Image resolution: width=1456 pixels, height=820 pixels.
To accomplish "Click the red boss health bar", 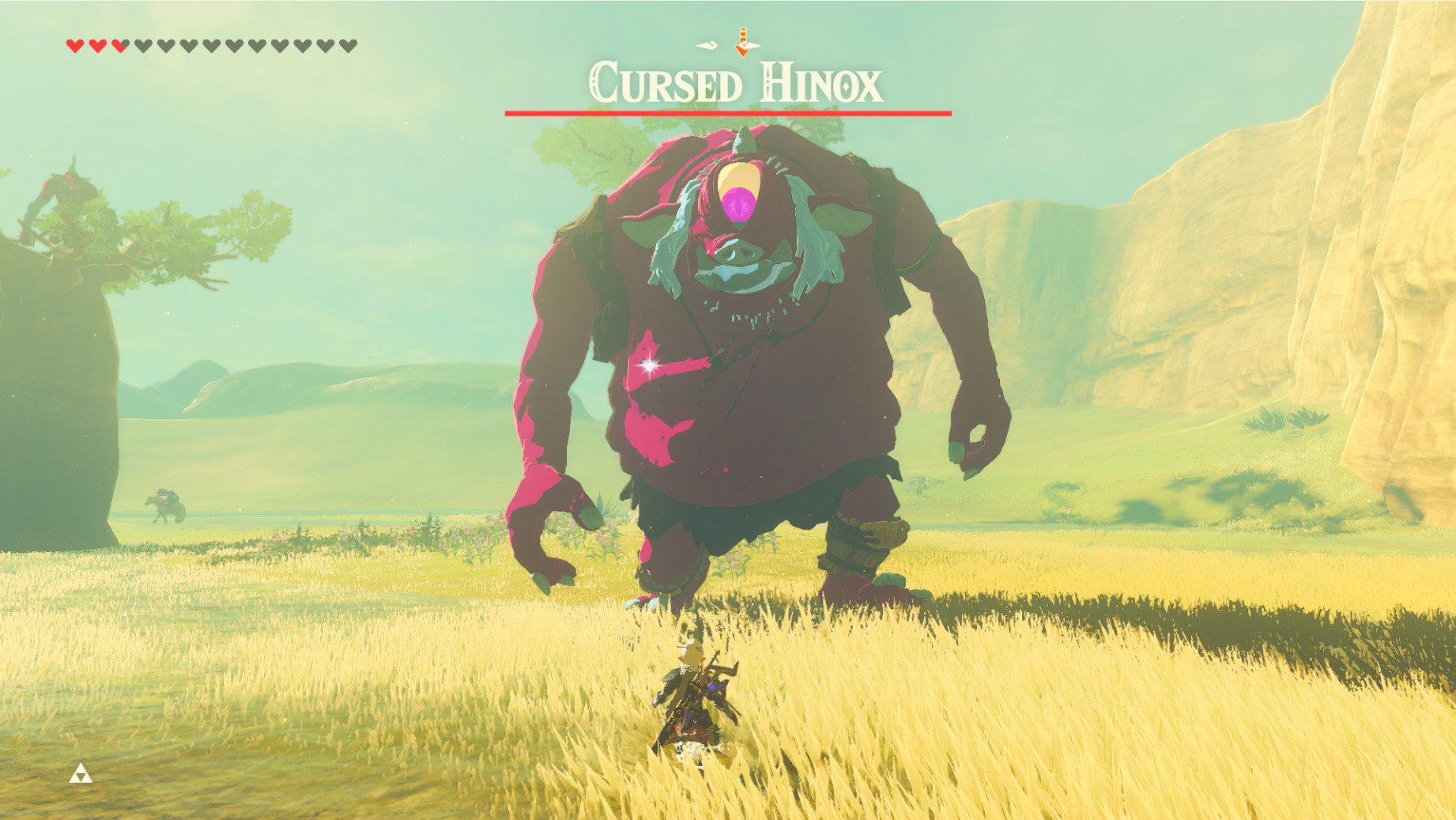I will [x=727, y=113].
